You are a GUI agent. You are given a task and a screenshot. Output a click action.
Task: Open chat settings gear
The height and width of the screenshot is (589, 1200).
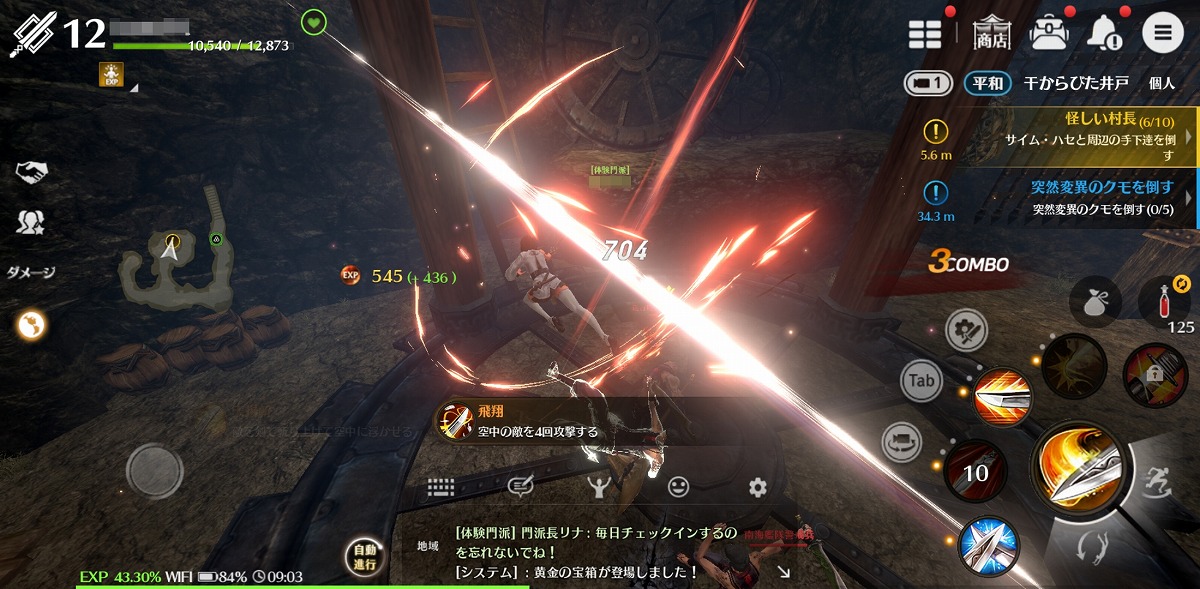point(757,487)
